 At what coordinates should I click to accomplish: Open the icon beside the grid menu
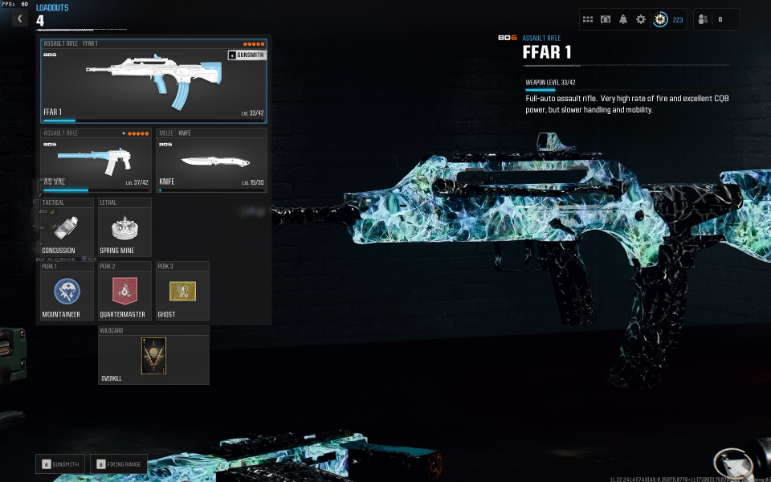coord(605,19)
